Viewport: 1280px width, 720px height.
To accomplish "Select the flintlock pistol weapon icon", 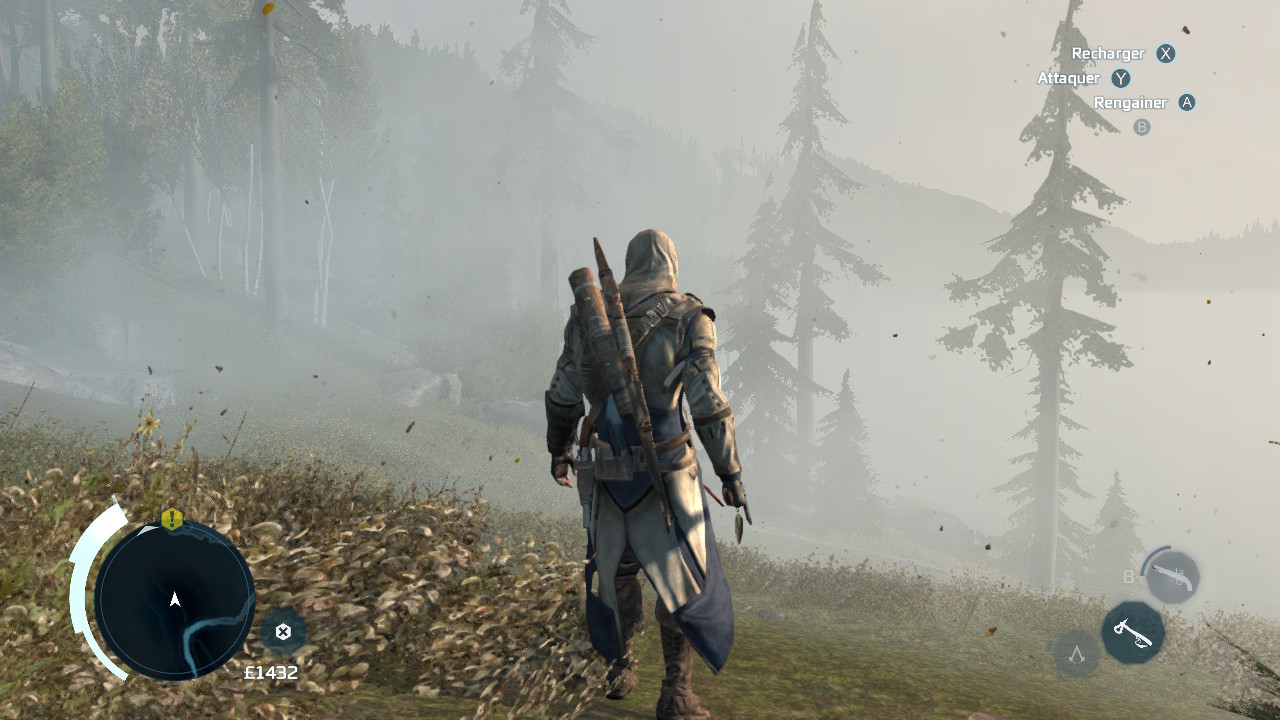I will (x=1171, y=577).
